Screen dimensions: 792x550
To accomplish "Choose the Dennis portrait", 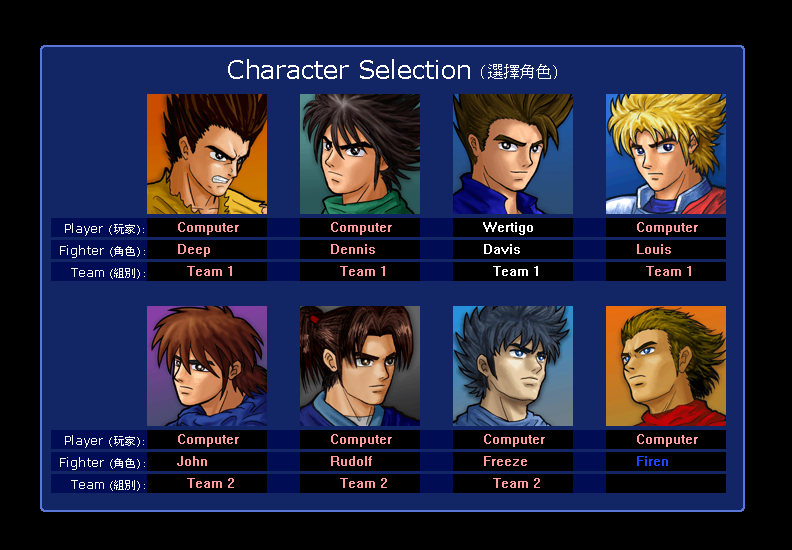I will [360, 154].
